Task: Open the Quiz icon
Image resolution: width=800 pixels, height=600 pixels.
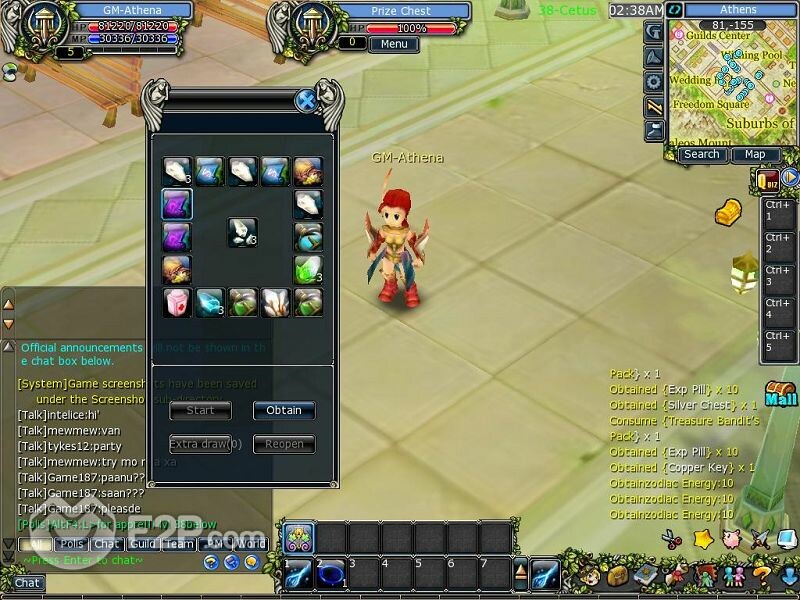Action: click(768, 180)
